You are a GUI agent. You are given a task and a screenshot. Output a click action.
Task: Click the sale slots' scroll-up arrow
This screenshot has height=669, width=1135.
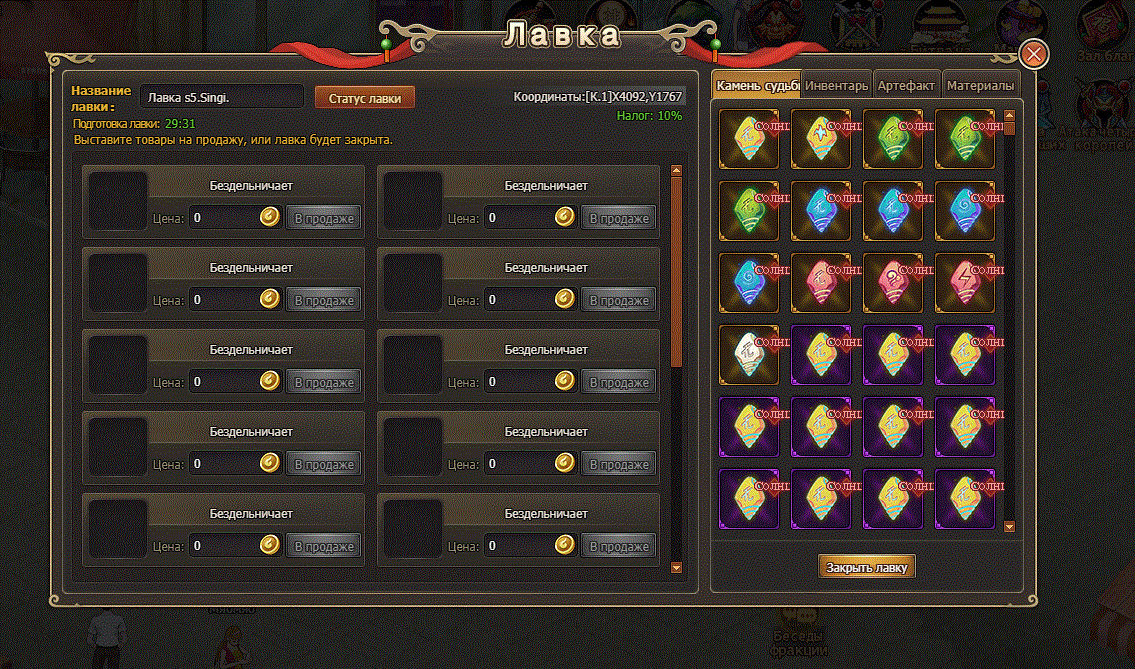click(676, 172)
